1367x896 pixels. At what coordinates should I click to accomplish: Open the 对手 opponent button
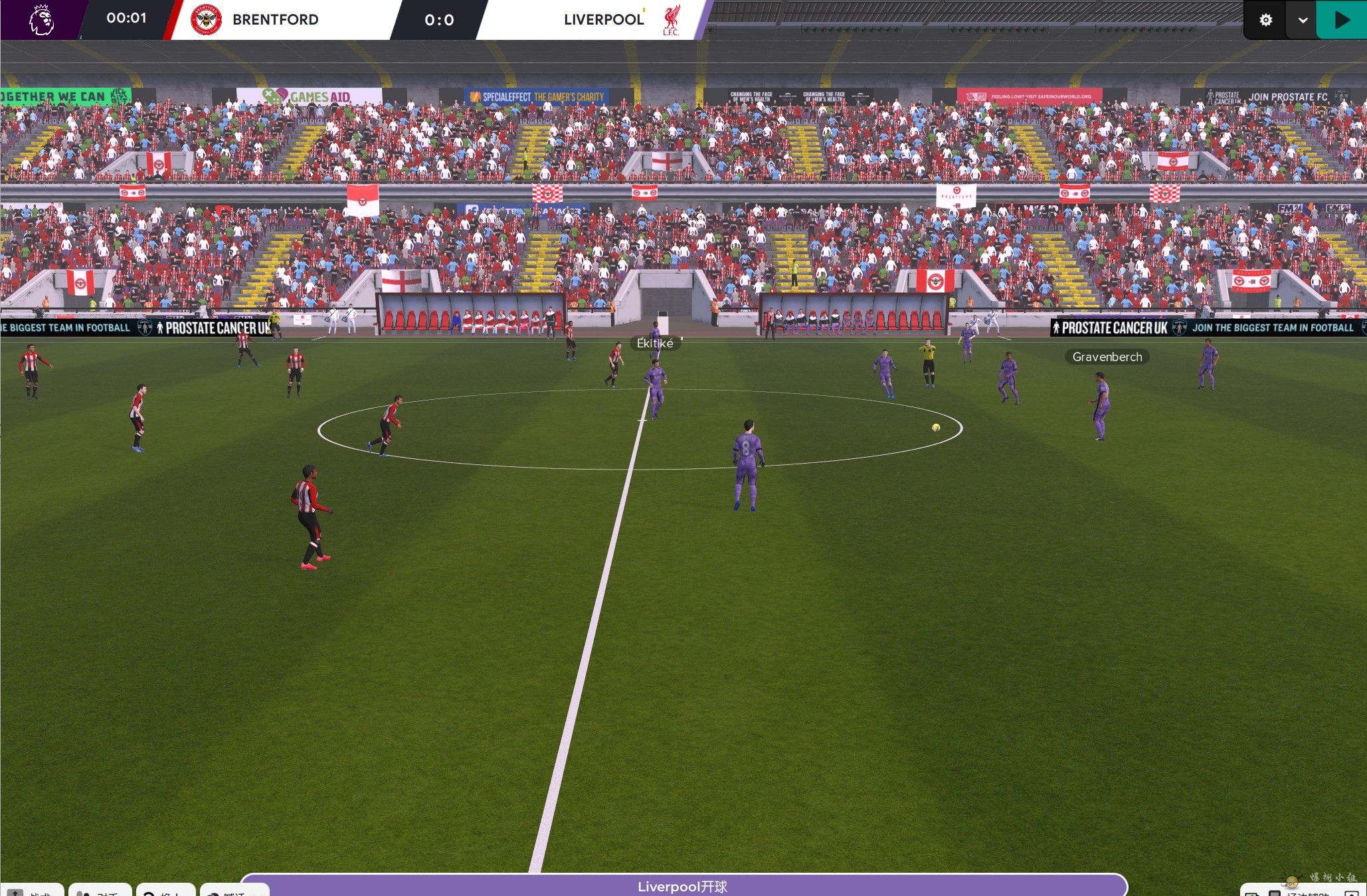[100, 891]
